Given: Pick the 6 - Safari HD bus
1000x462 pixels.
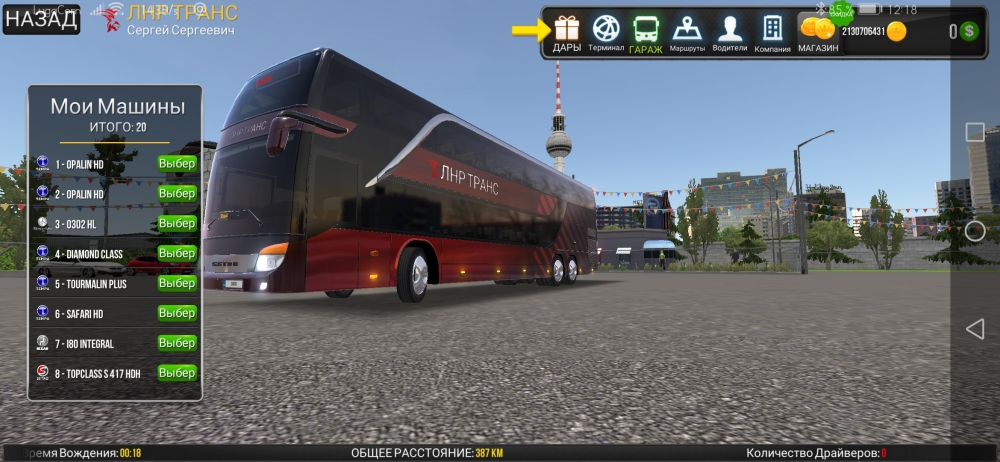Looking at the screenshot, I should point(177,313).
